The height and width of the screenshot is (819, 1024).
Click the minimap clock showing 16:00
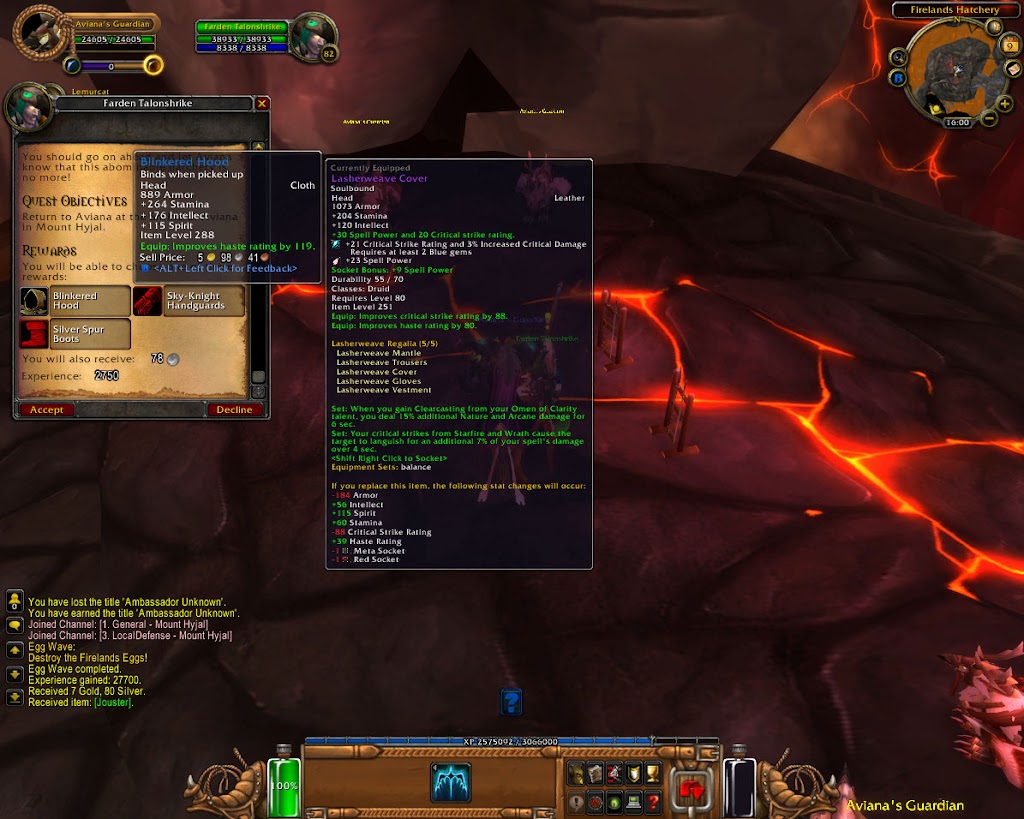(957, 122)
